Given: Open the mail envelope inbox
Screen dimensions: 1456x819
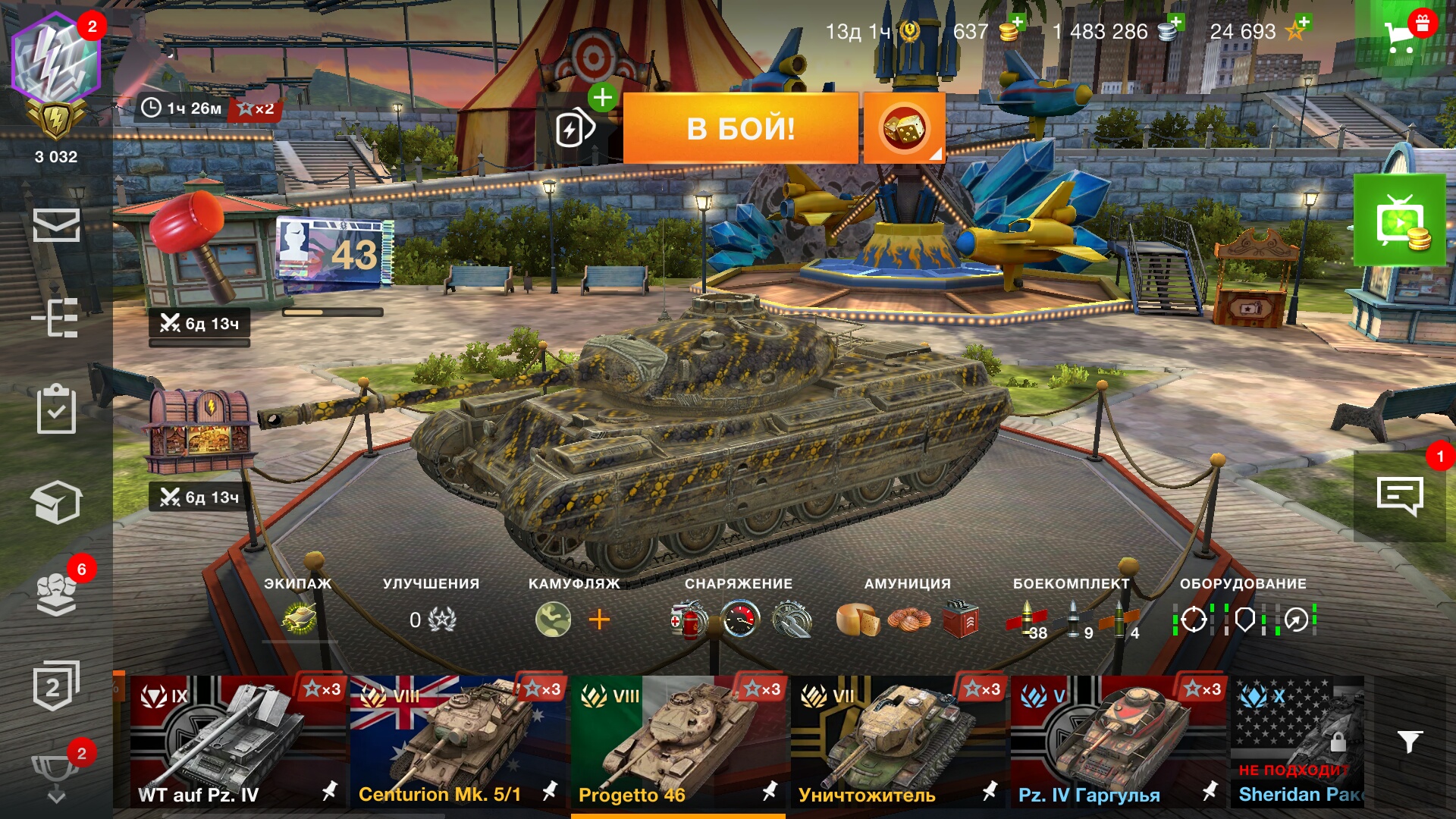Looking at the screenshot, I should [56, 225].
